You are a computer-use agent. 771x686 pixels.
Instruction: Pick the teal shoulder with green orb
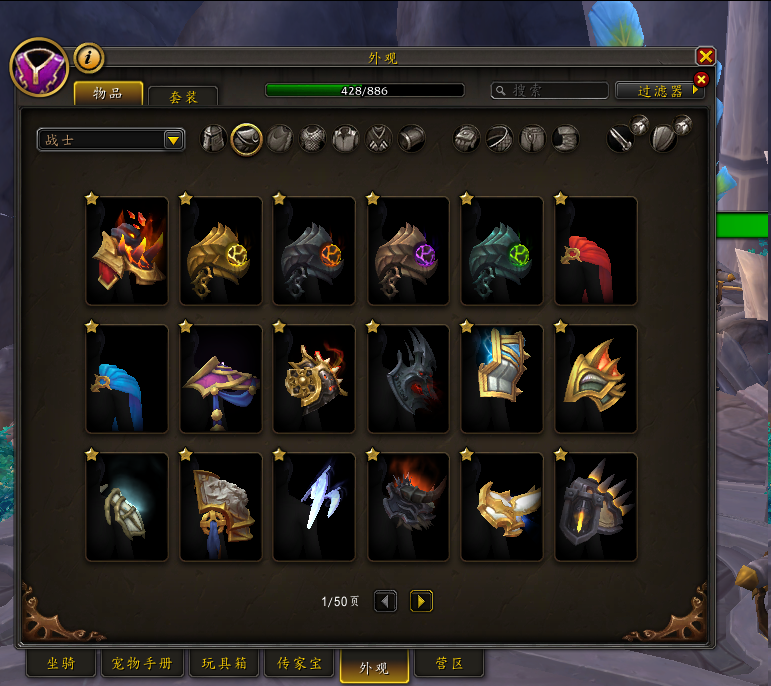pyautogui.click(x=502, y=251)
